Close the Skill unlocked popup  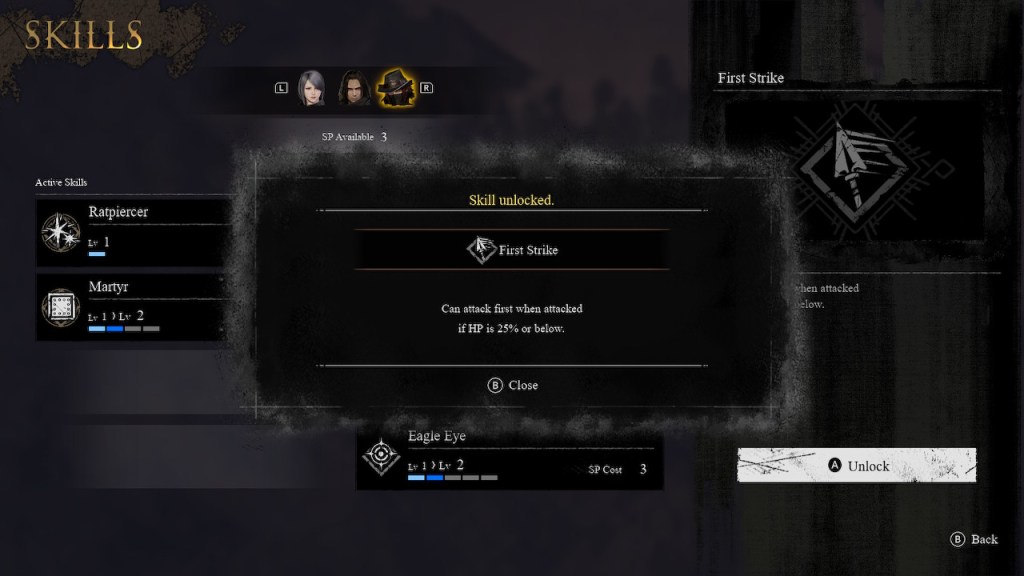pos(512,385)
